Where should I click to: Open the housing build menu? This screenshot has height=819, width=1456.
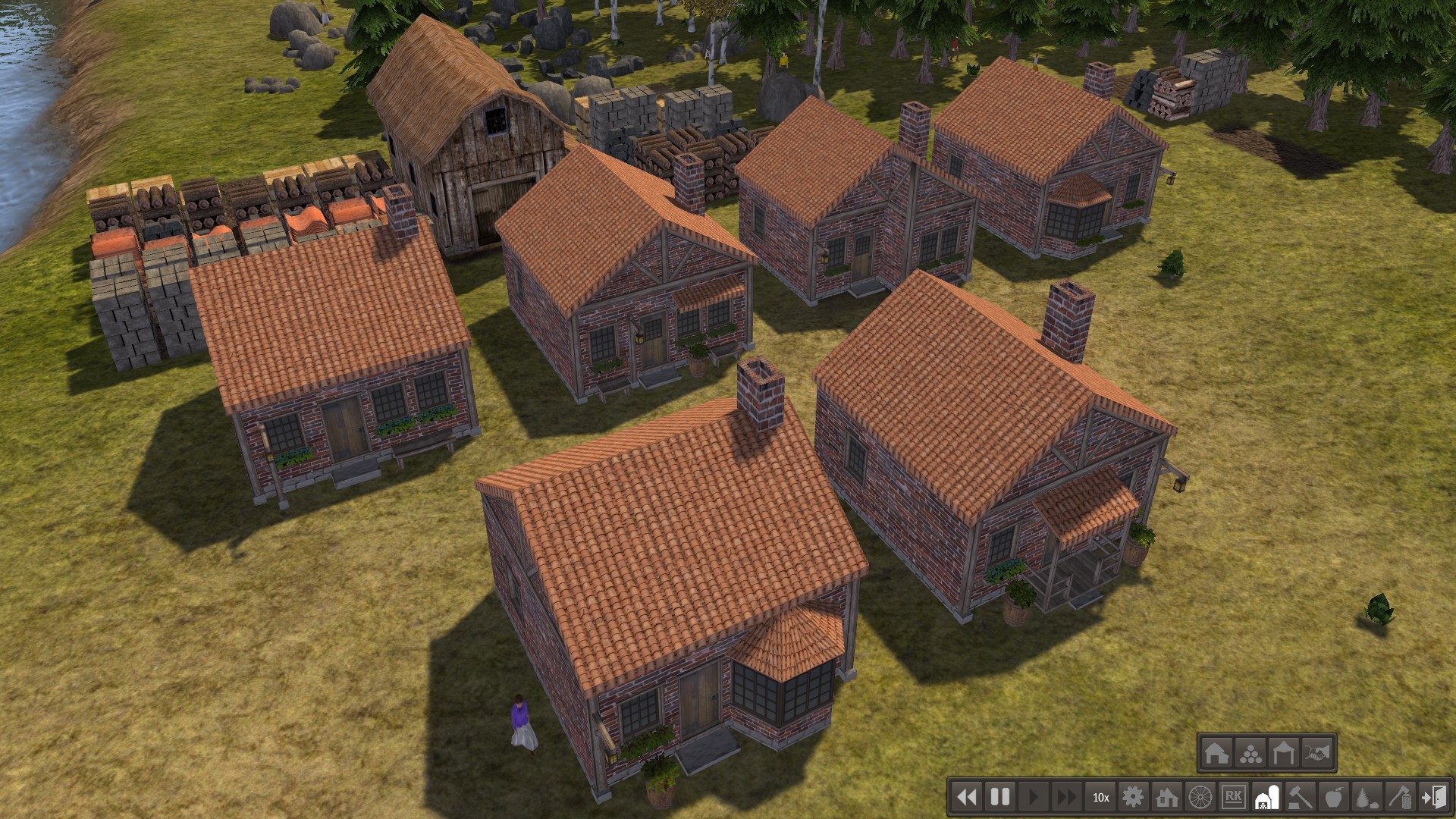(1166, 797)
